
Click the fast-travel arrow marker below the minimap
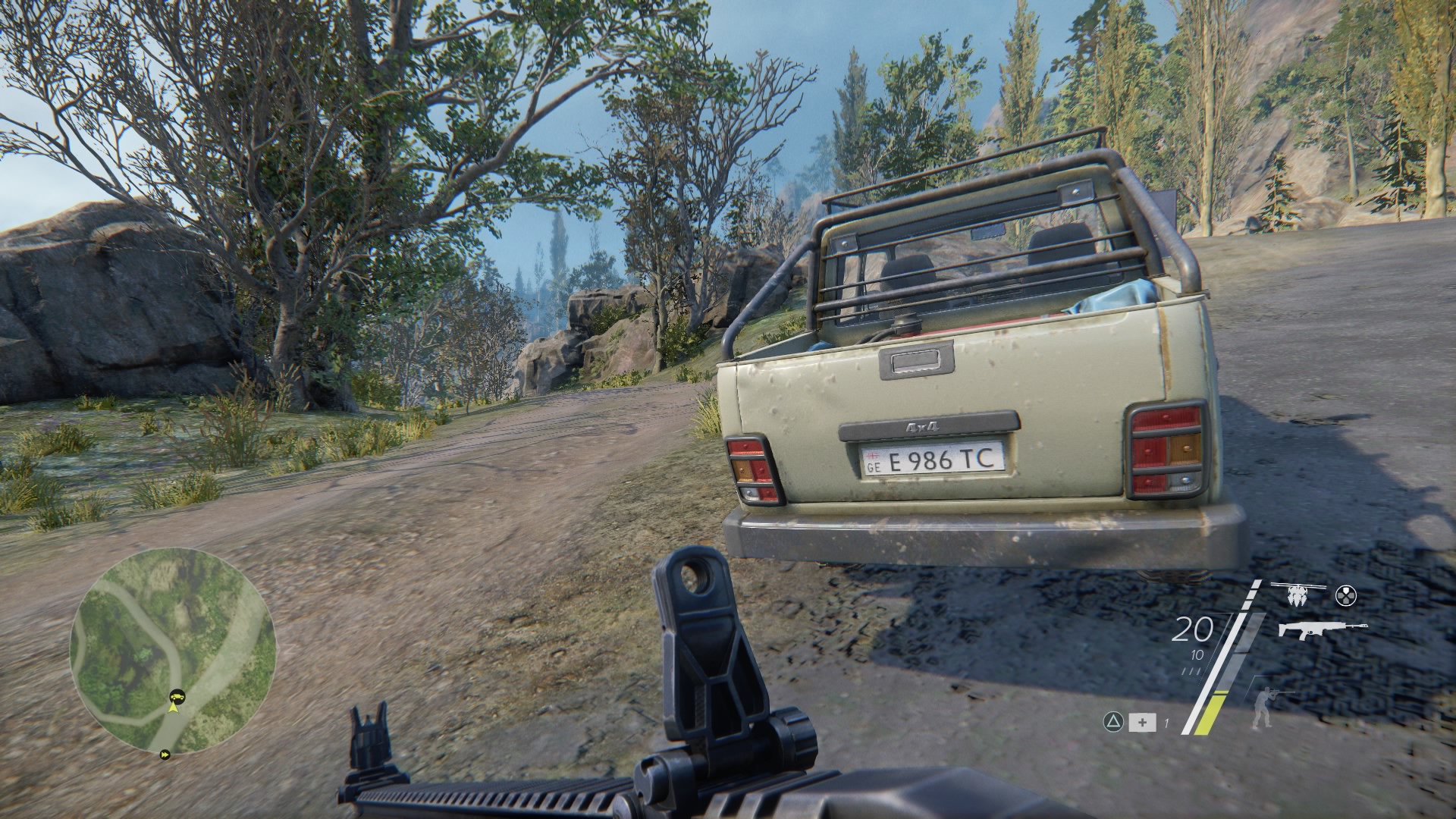[165, 755]
